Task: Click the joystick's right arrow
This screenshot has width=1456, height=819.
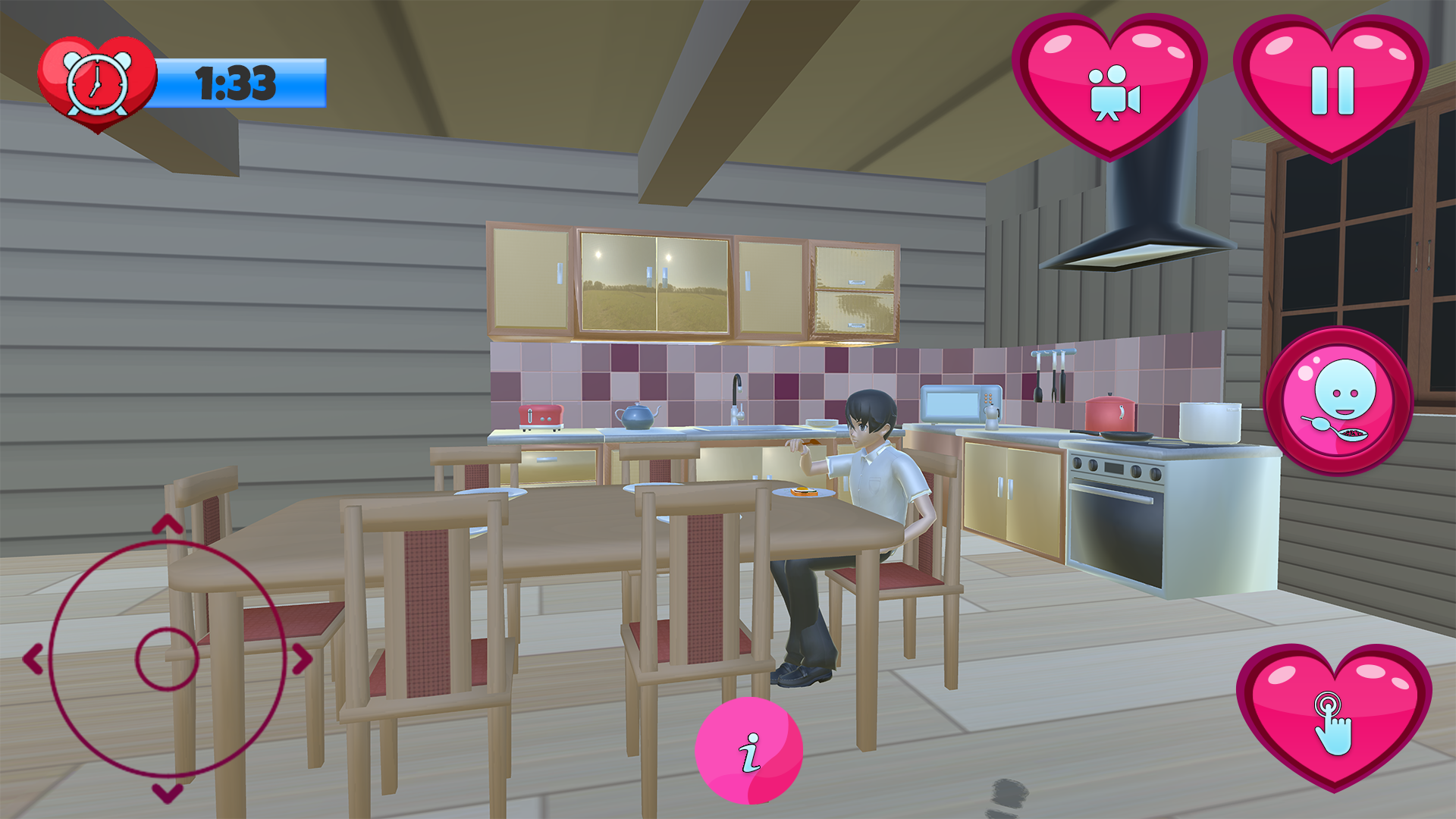Action: point(302,659)
